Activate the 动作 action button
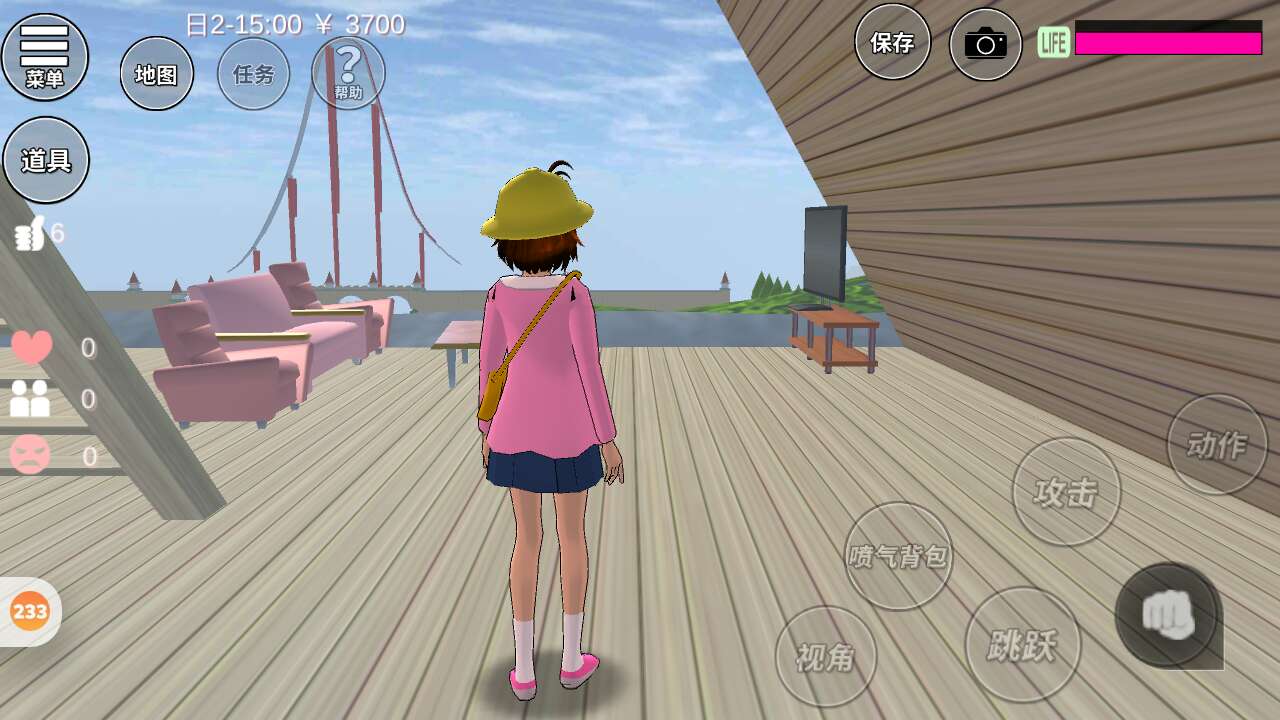The height and width of the screenshot is (720, 1280). pos(1217,445)
